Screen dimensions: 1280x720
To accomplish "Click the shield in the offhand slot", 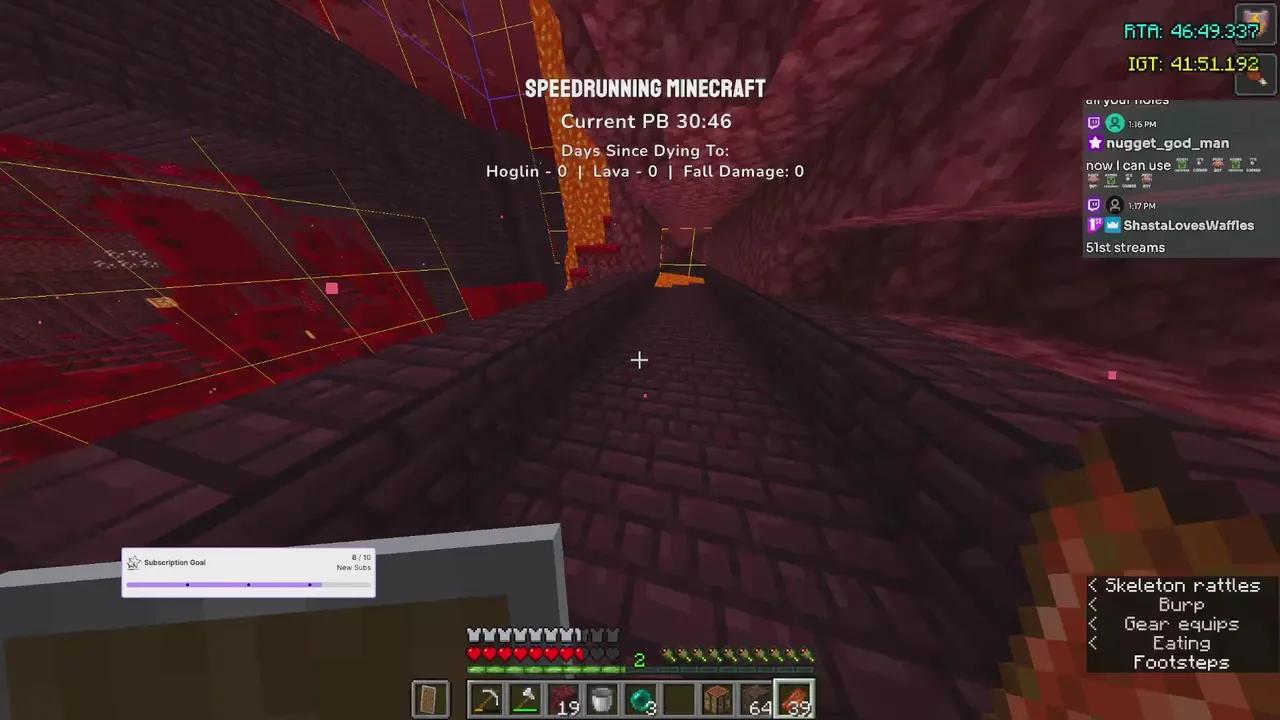I will click(x=431, y=698).
